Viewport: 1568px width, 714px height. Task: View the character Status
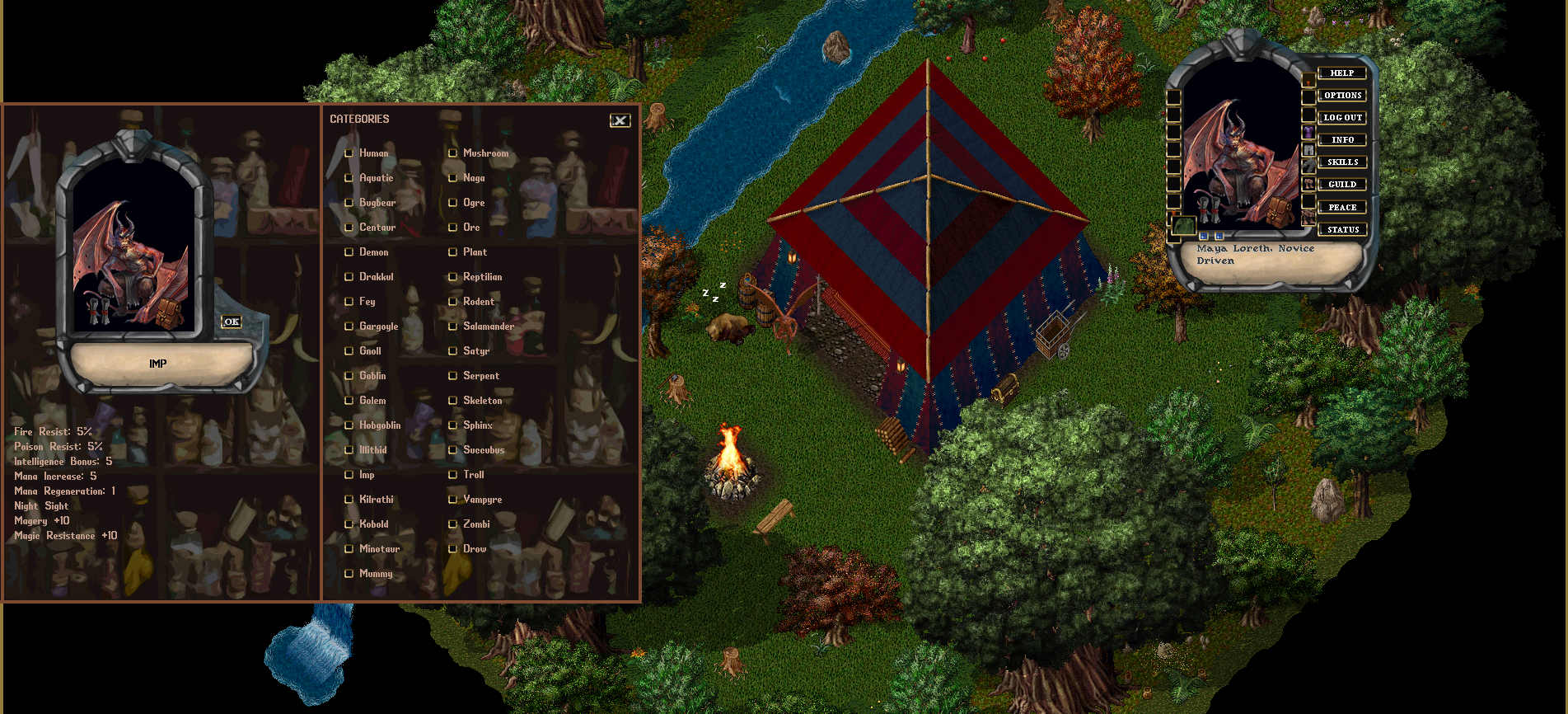coord(1341,229)
